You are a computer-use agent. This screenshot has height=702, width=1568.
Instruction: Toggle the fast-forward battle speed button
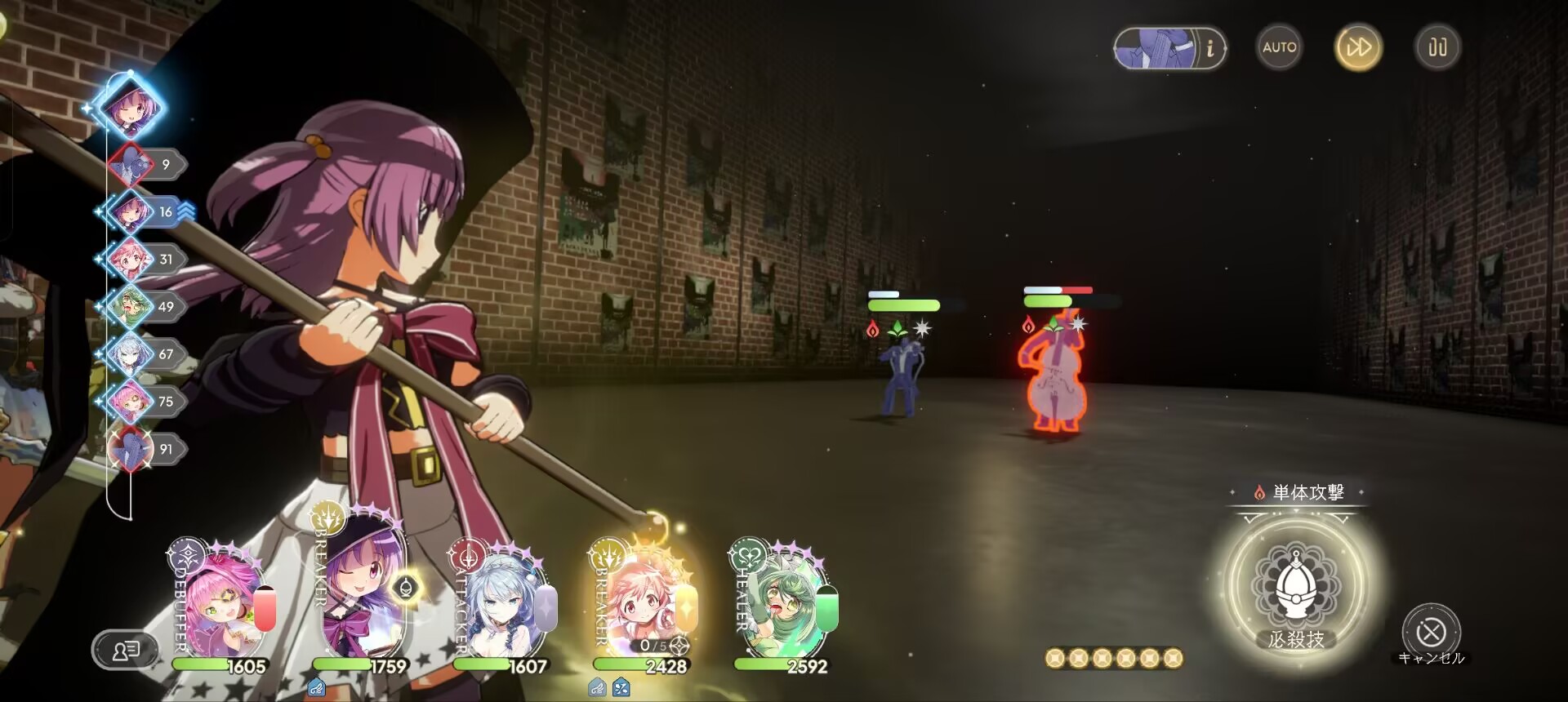point(1358,47)
